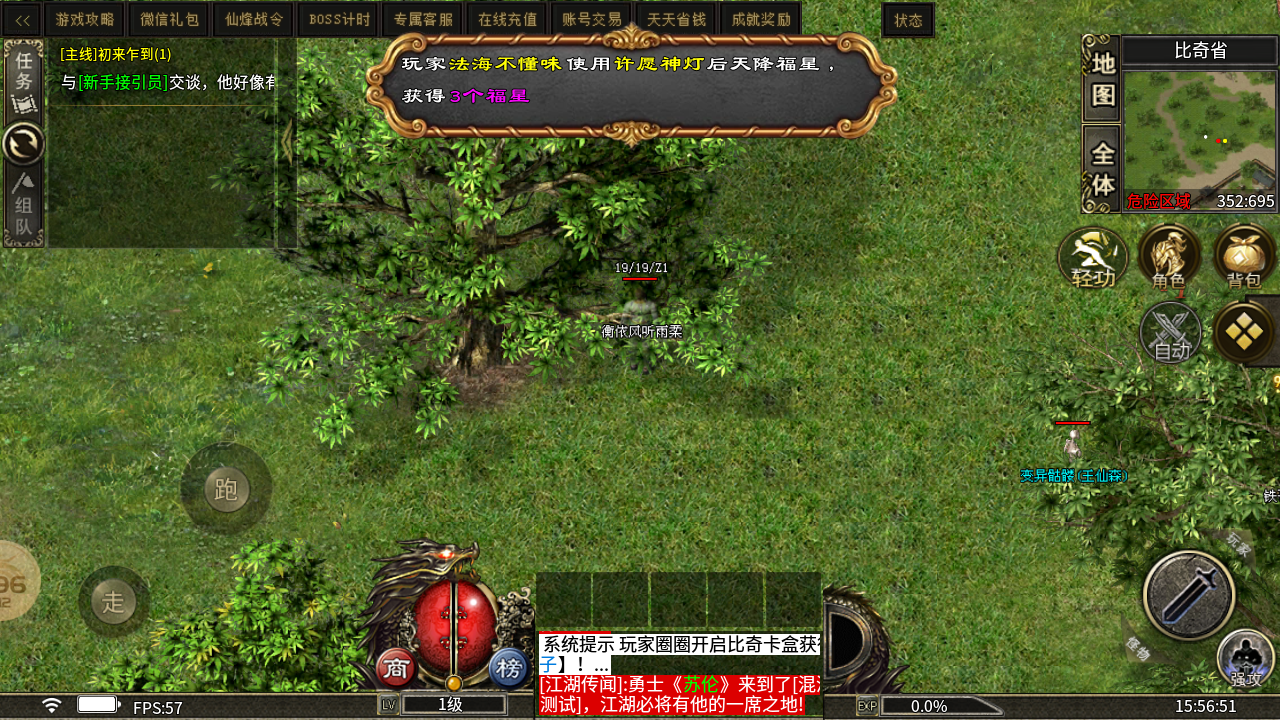Open the 商 shop button

click(x=397, y=668)
